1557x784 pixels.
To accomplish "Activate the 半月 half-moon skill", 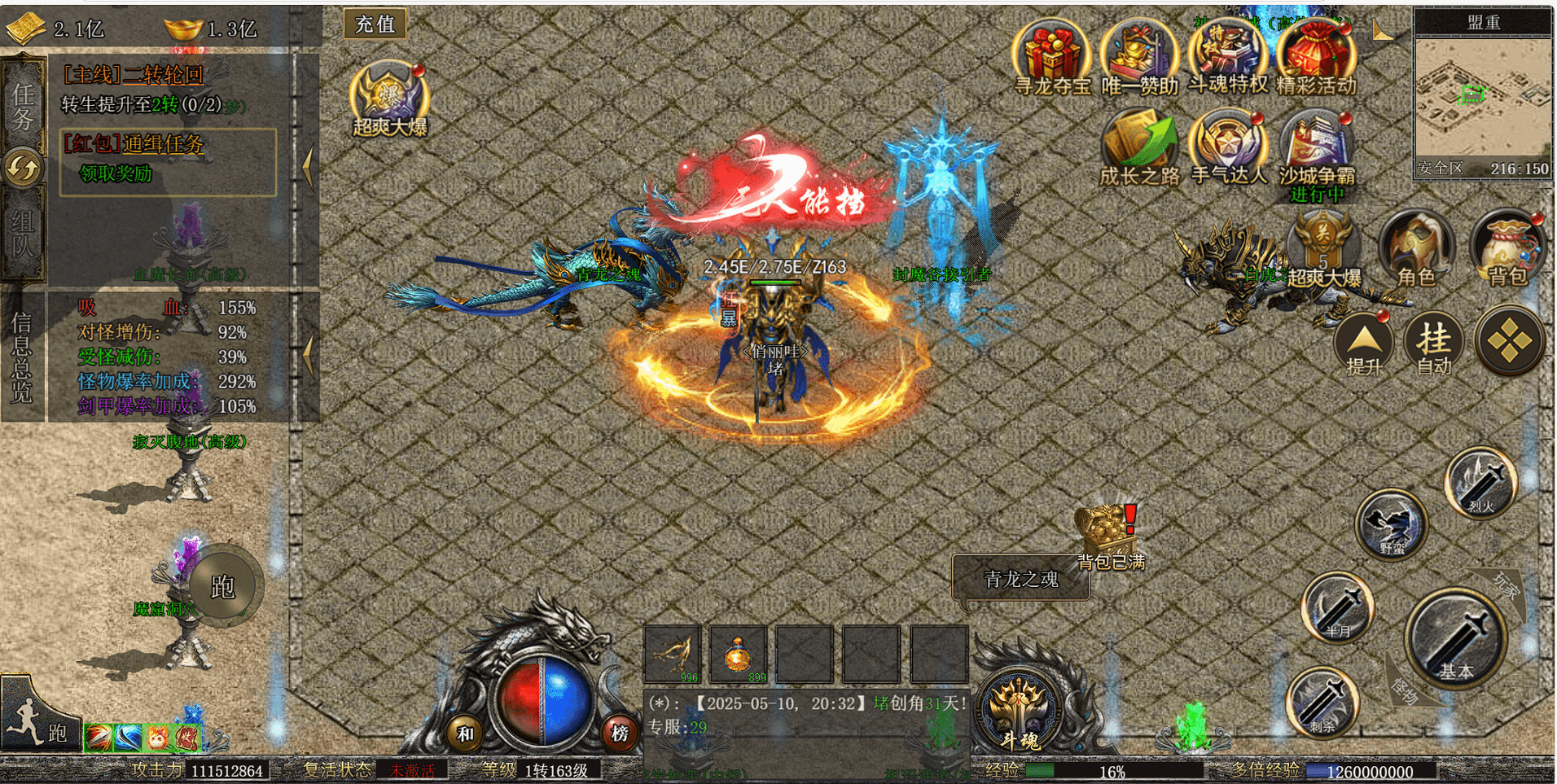I will coord(1337,607).
